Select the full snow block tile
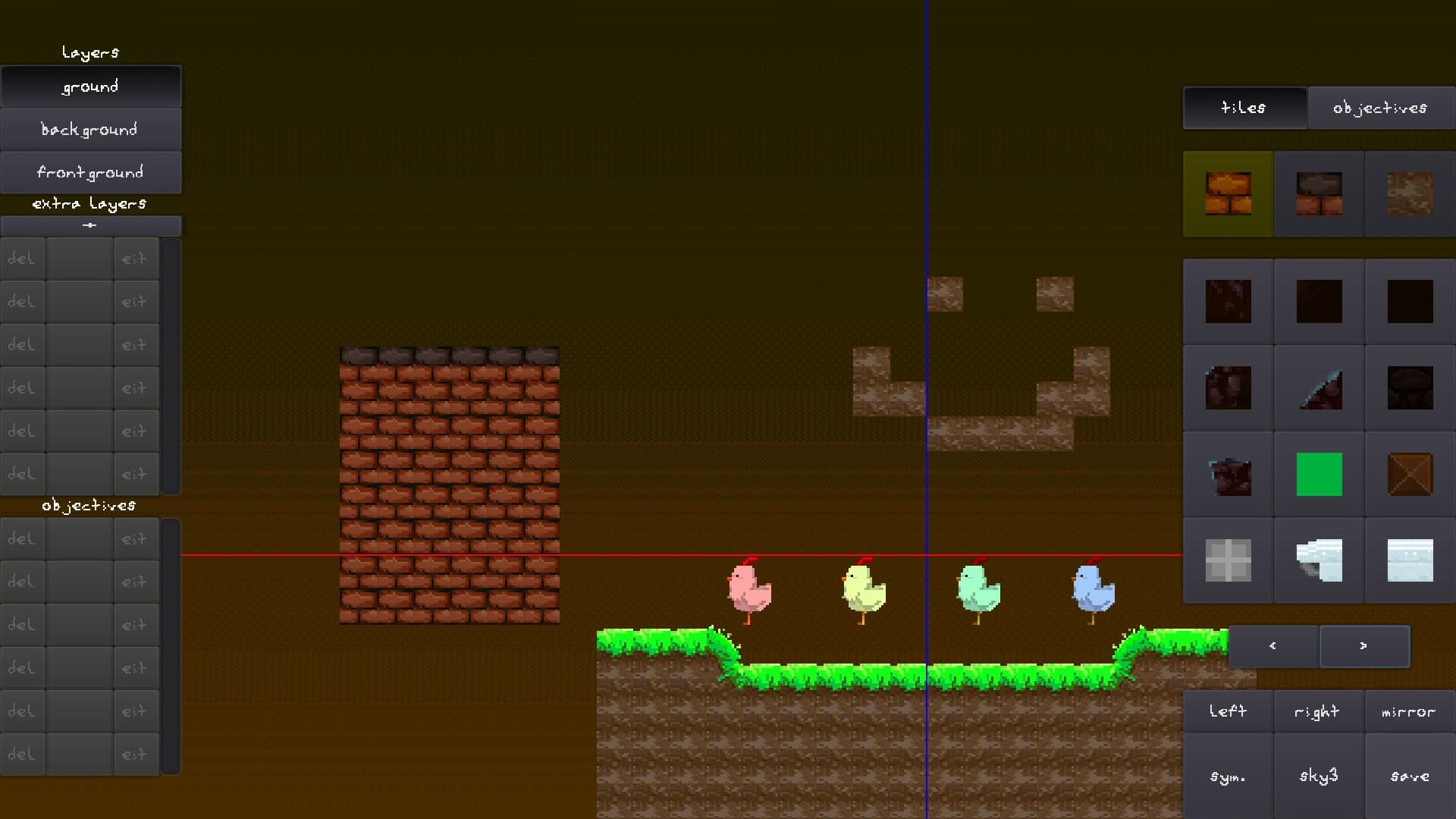1456x819 pixels. click(1409, 560)
